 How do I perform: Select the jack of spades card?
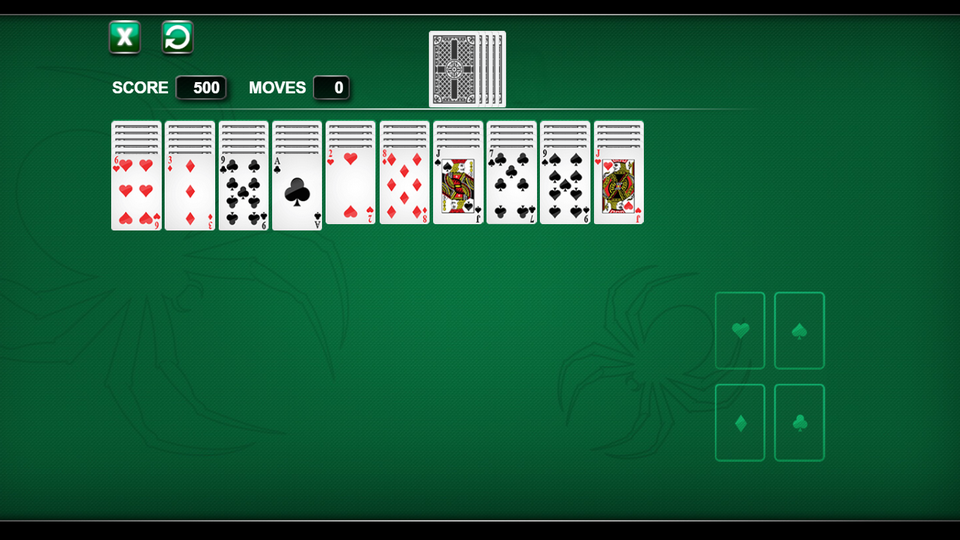(x=458, y=188)
